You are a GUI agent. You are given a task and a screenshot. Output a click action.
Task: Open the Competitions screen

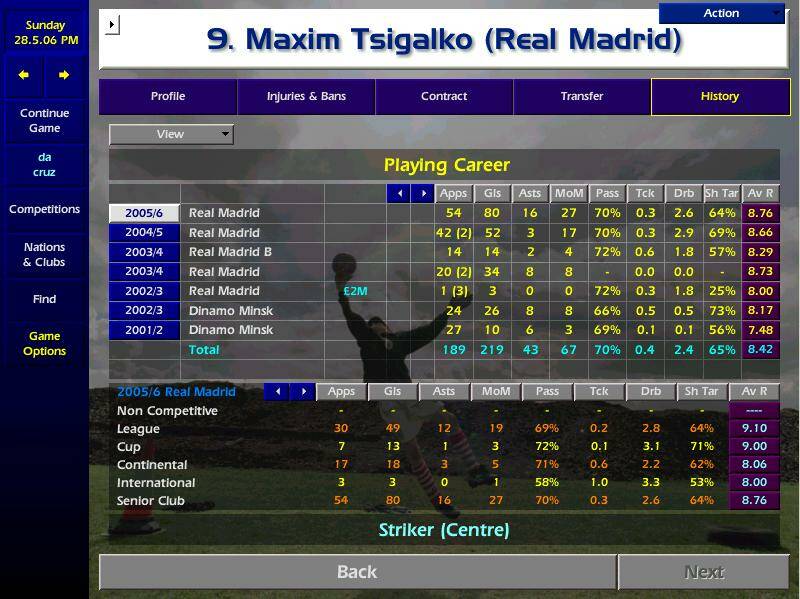(x=44, y=210)
